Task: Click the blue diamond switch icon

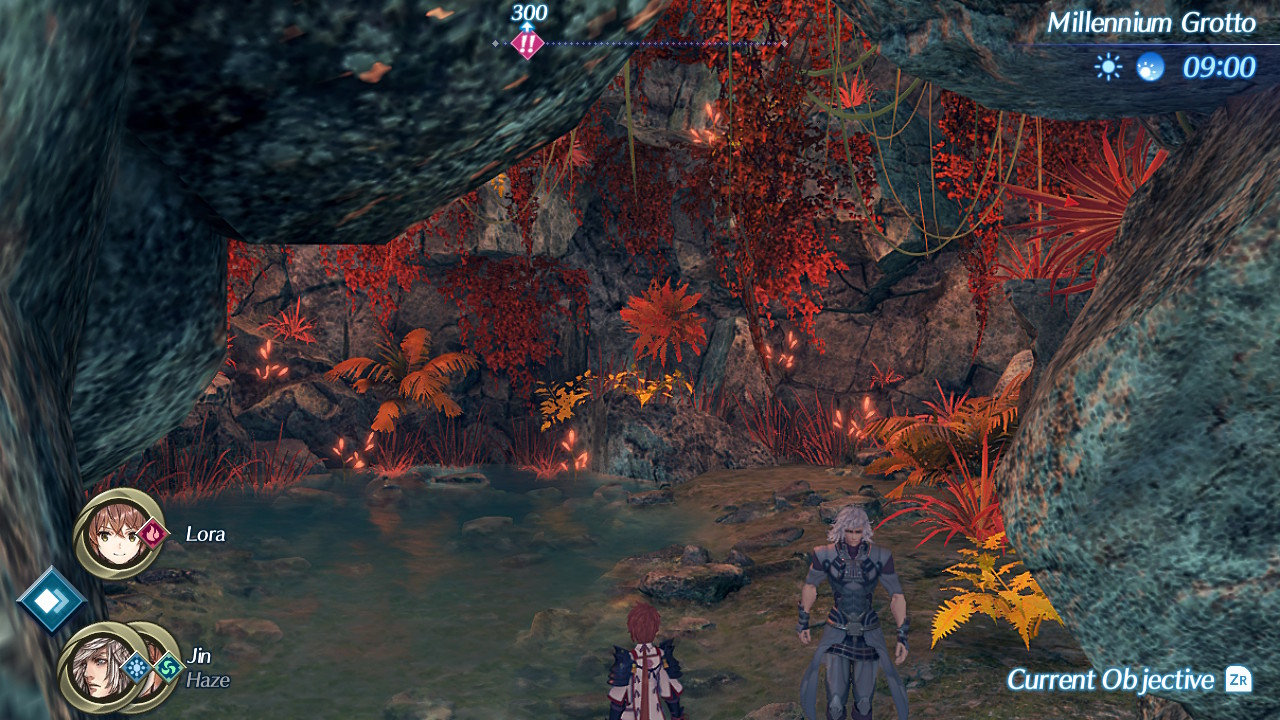Action: pos(50,599)
